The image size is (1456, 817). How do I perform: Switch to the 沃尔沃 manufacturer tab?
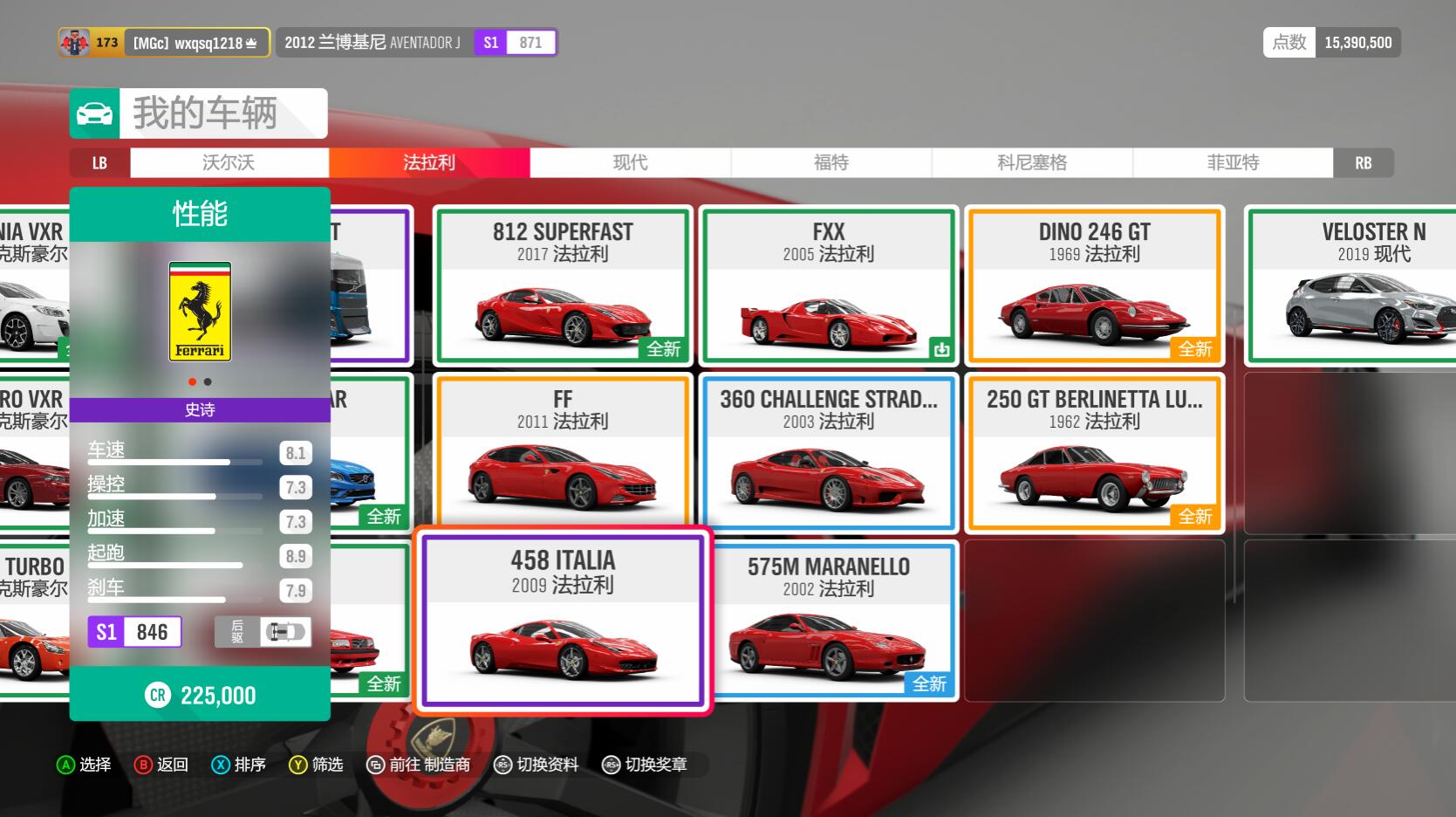coord(229,162)
